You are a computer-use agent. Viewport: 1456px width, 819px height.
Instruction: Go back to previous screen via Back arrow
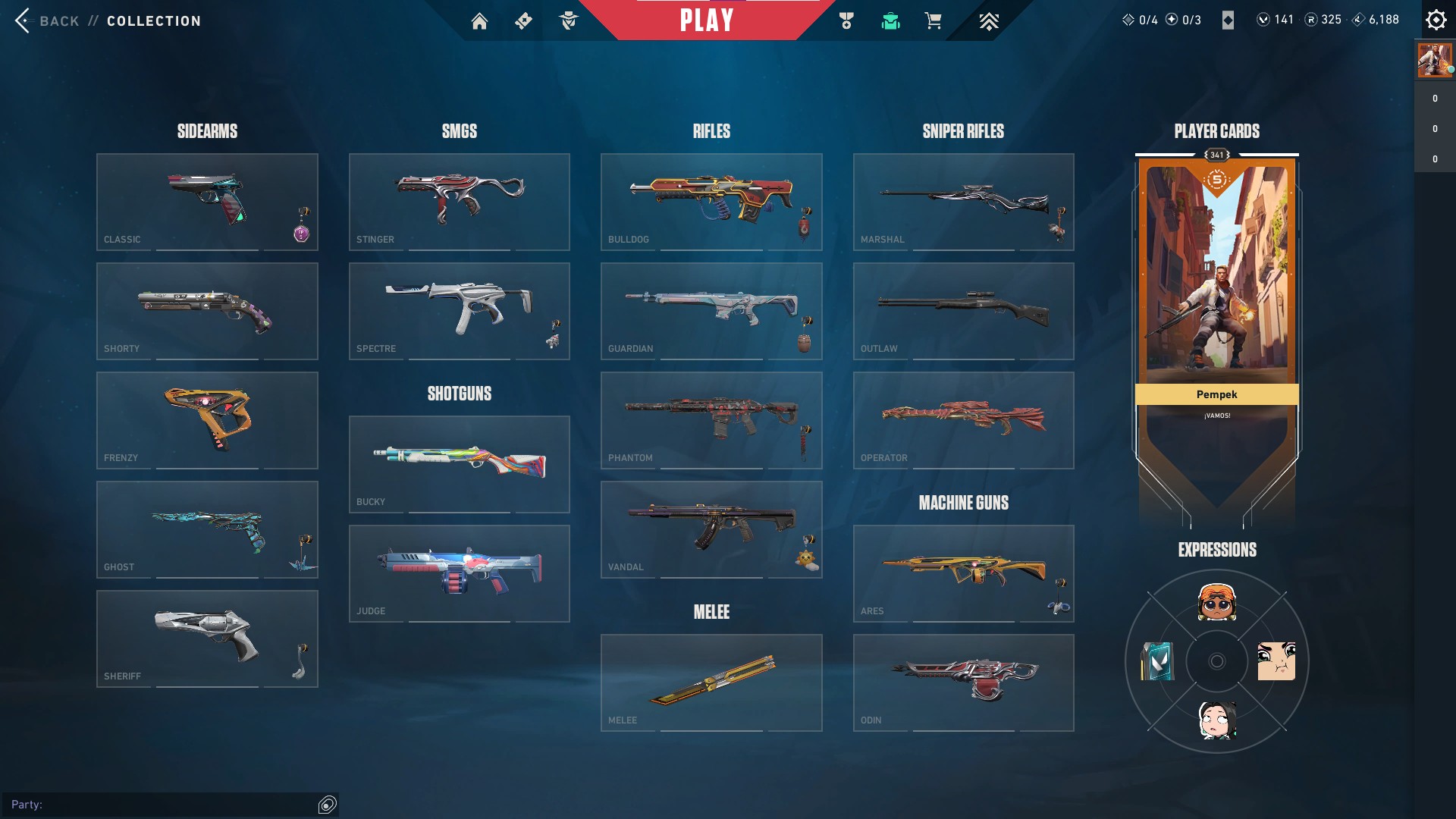coord(23,20)
